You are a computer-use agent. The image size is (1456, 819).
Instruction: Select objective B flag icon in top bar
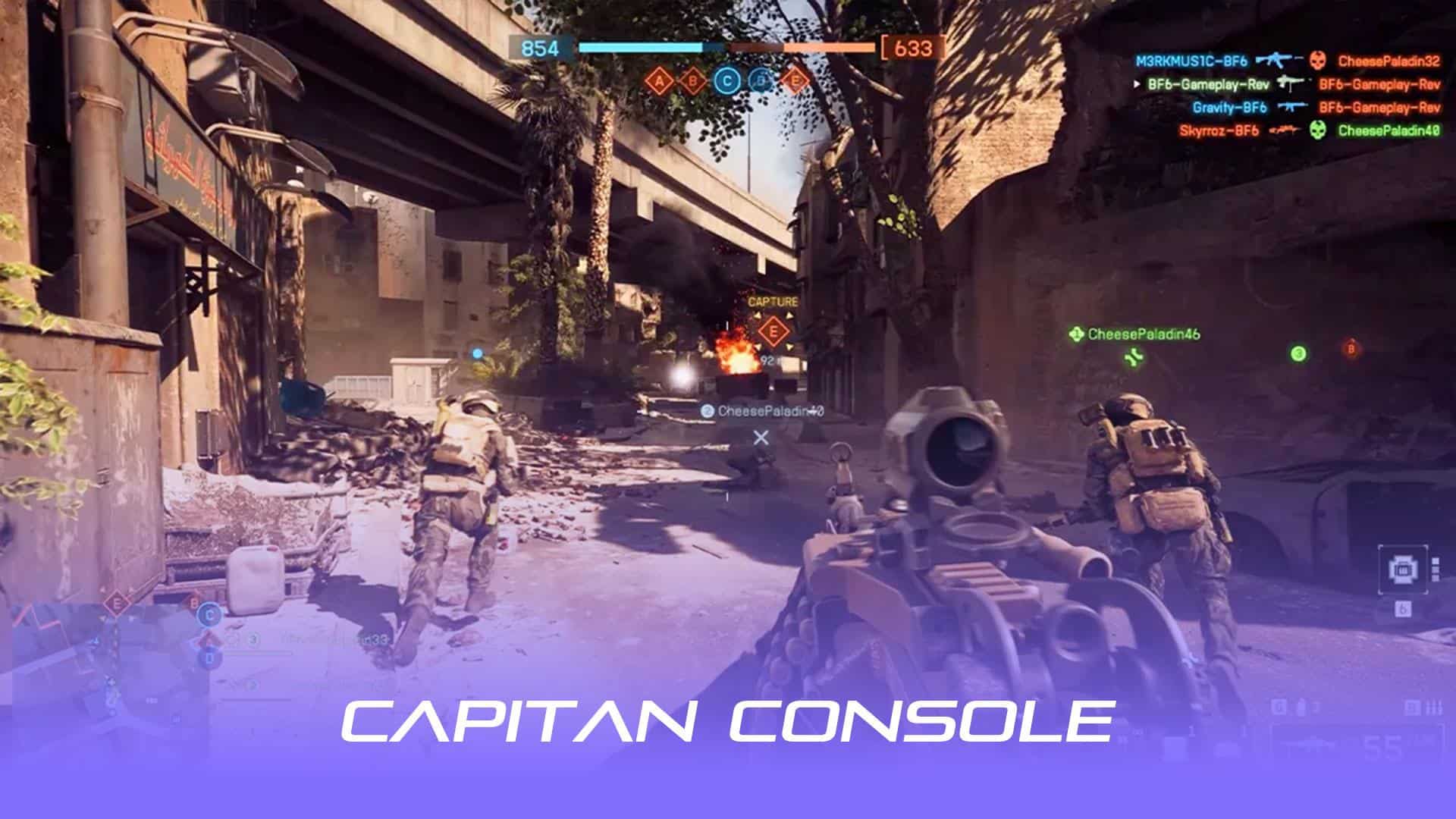tap(693, 80)
